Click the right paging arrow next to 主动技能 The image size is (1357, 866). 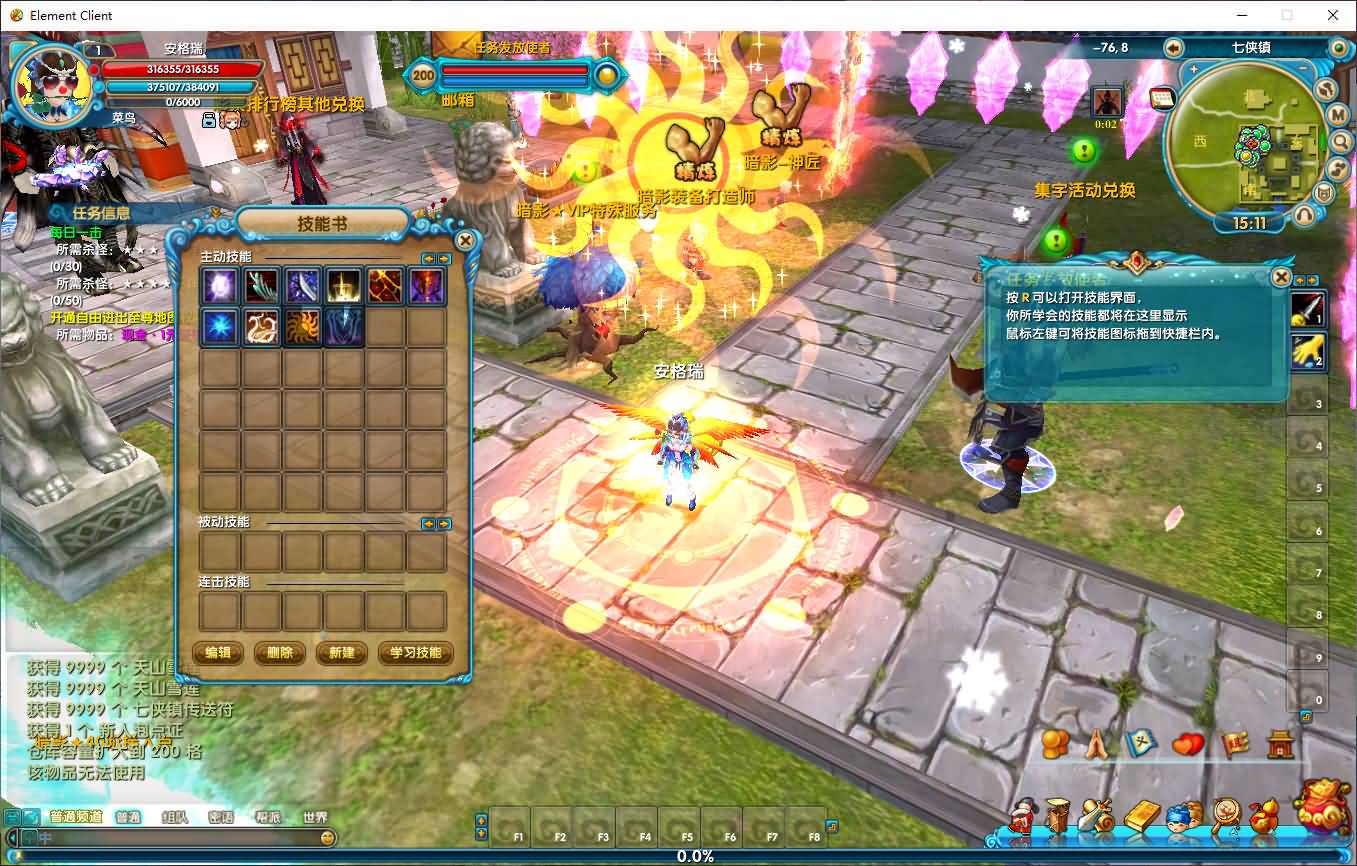pyautogui.click(x=443, y=259)
